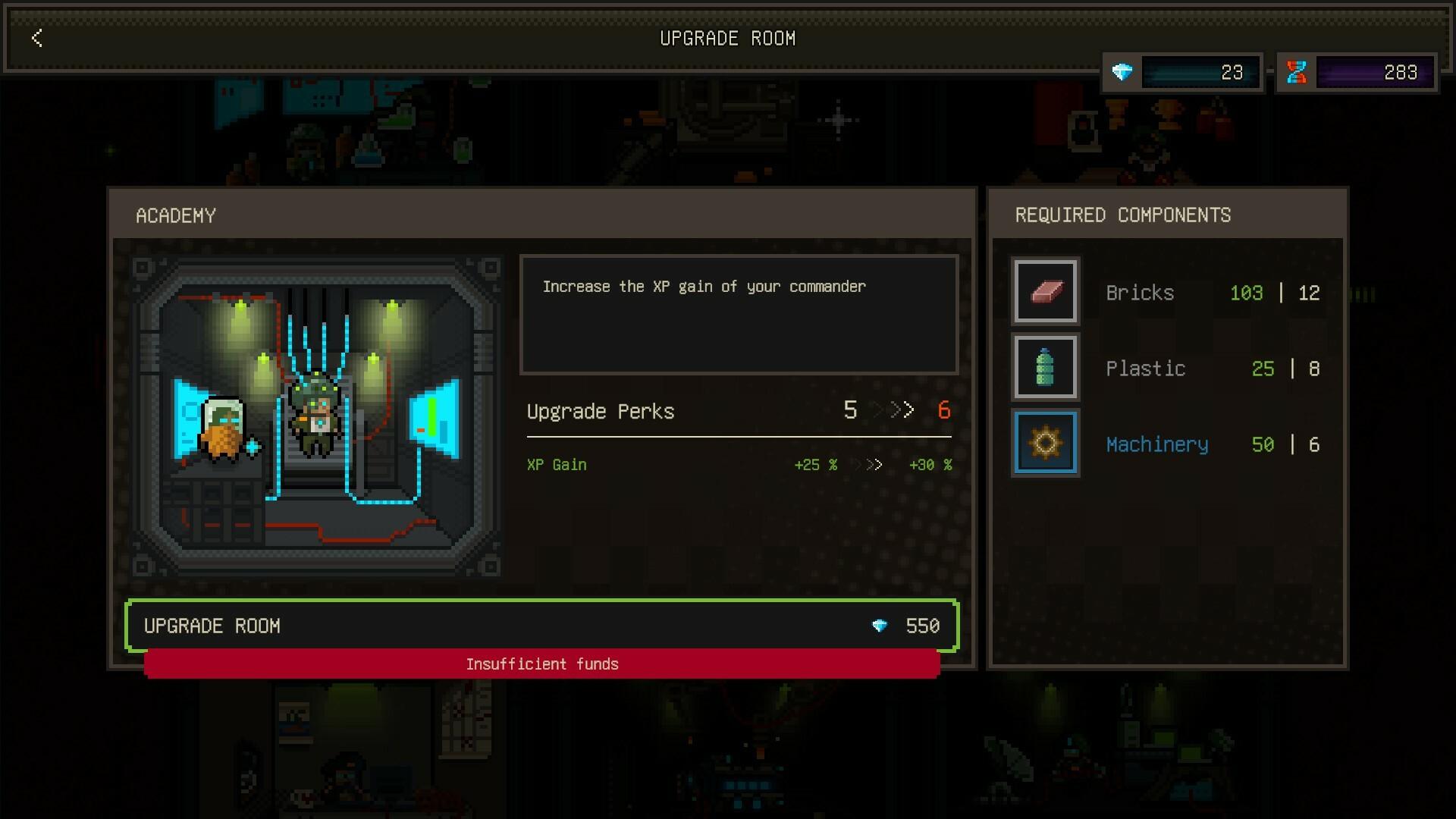Click the diamond icon on the Upgrade Room button

880,626
